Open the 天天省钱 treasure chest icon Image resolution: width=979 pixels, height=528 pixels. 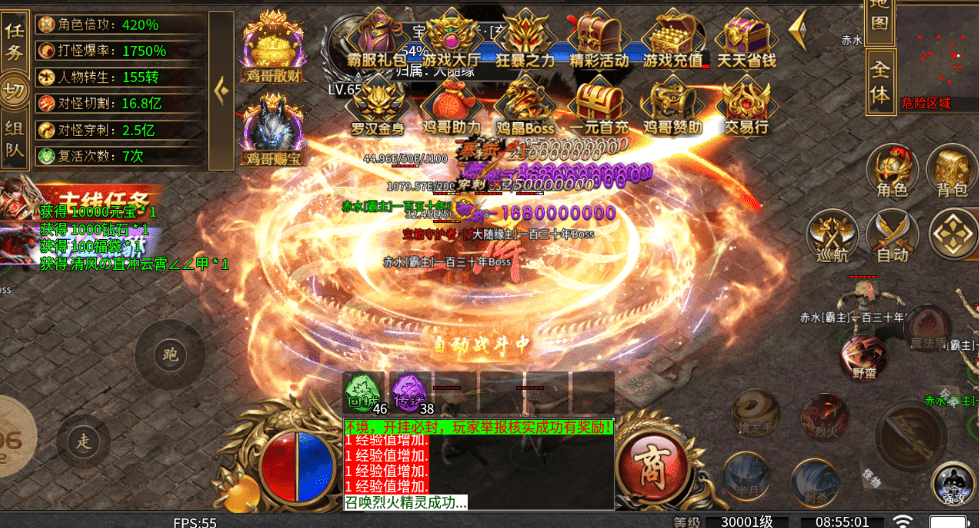pyautogui.click(x=746, y=38)
